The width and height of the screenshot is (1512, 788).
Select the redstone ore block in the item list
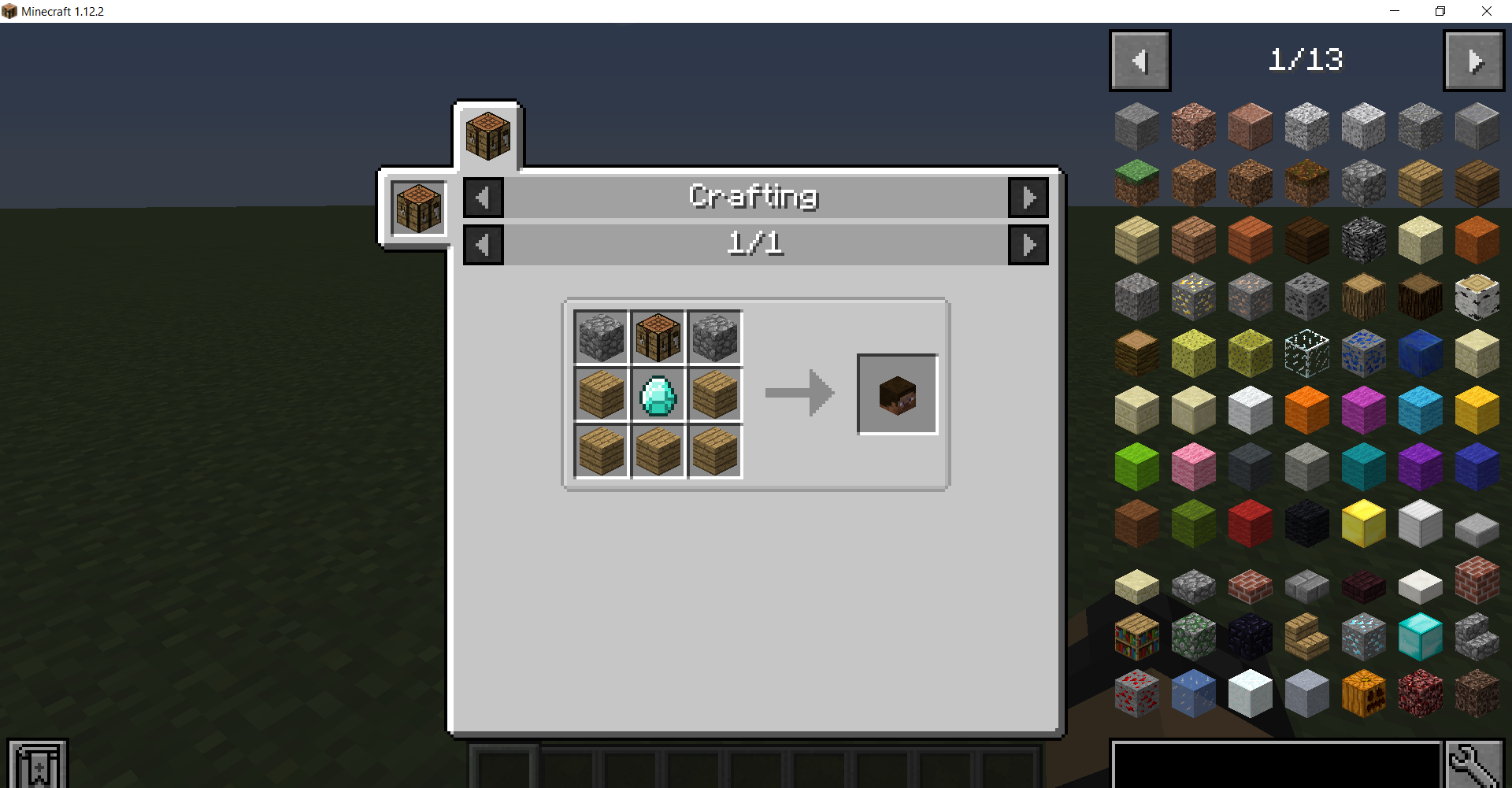(1136, 692)
